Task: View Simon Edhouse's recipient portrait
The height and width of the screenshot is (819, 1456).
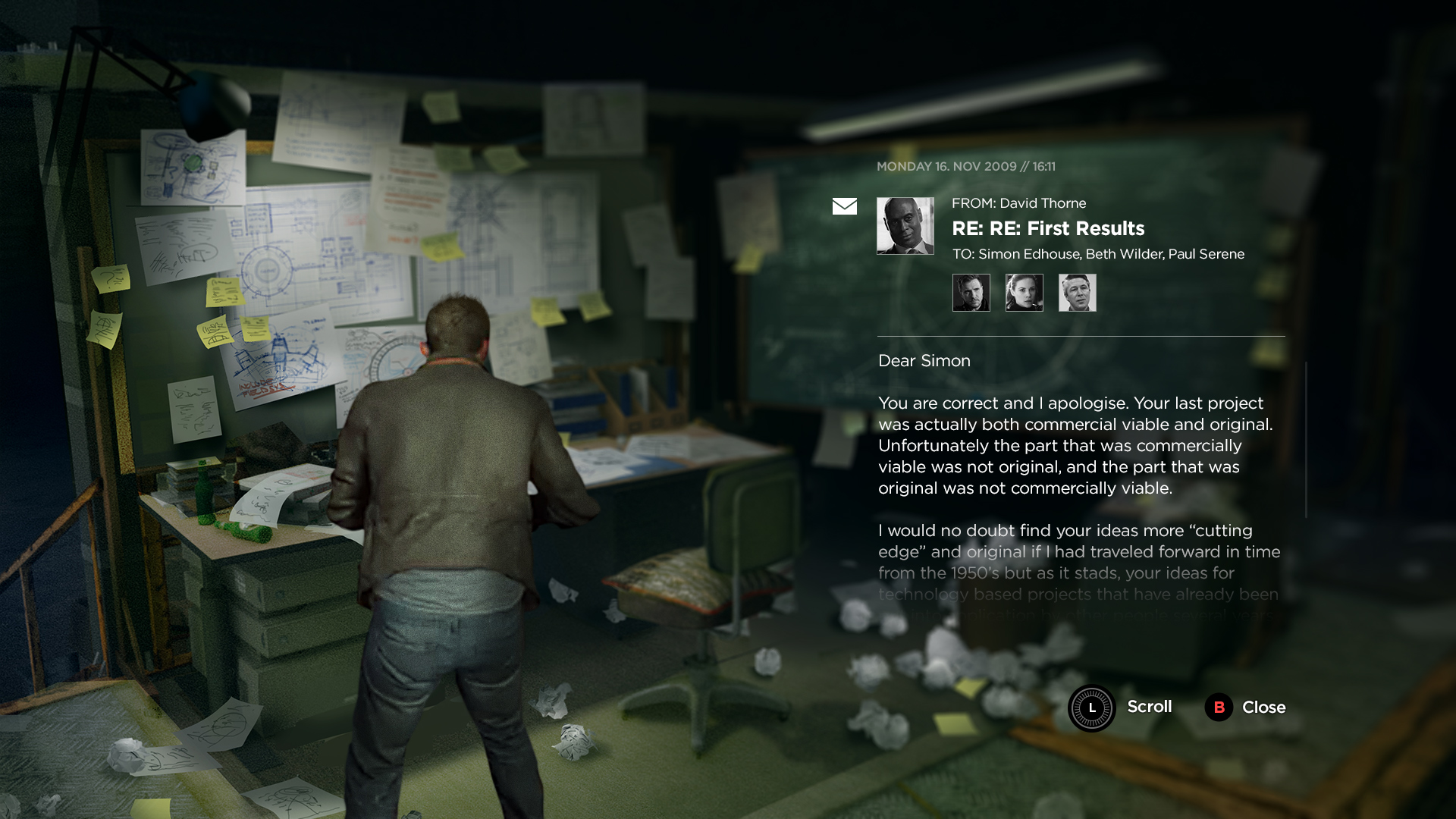Action: [x=971, y=293]
